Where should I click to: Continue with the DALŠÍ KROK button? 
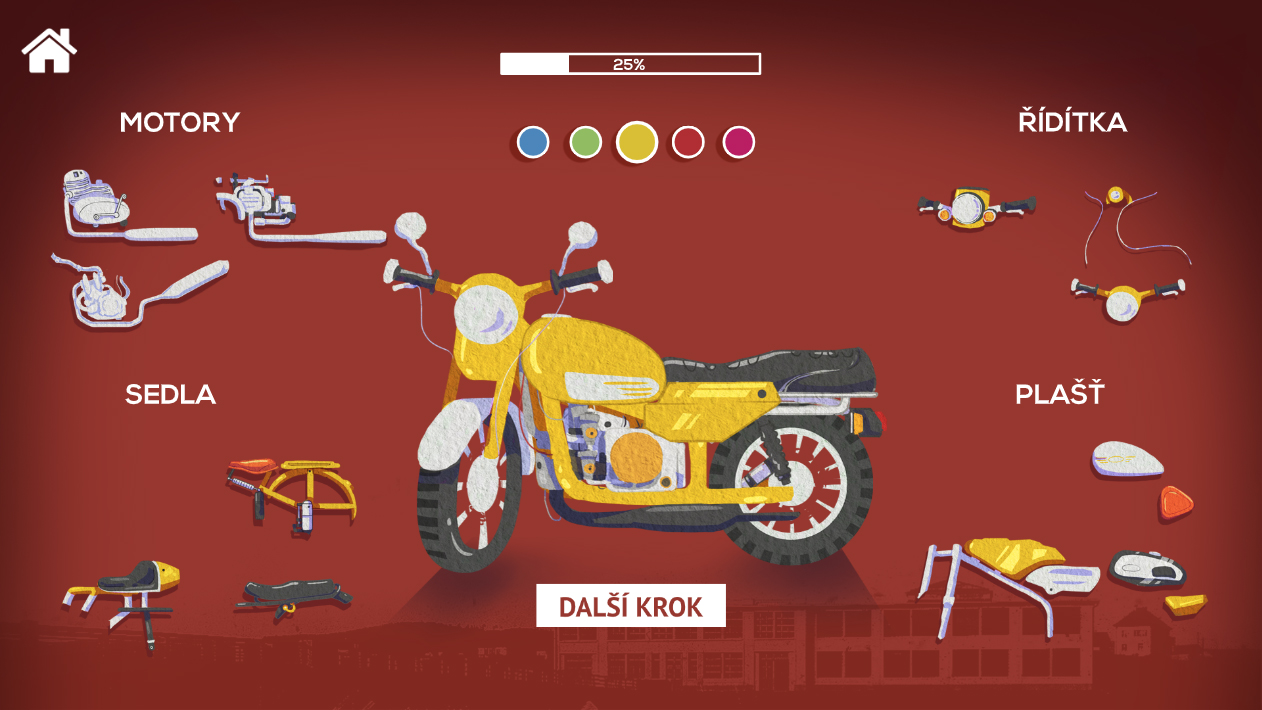(x=630, y=606)
